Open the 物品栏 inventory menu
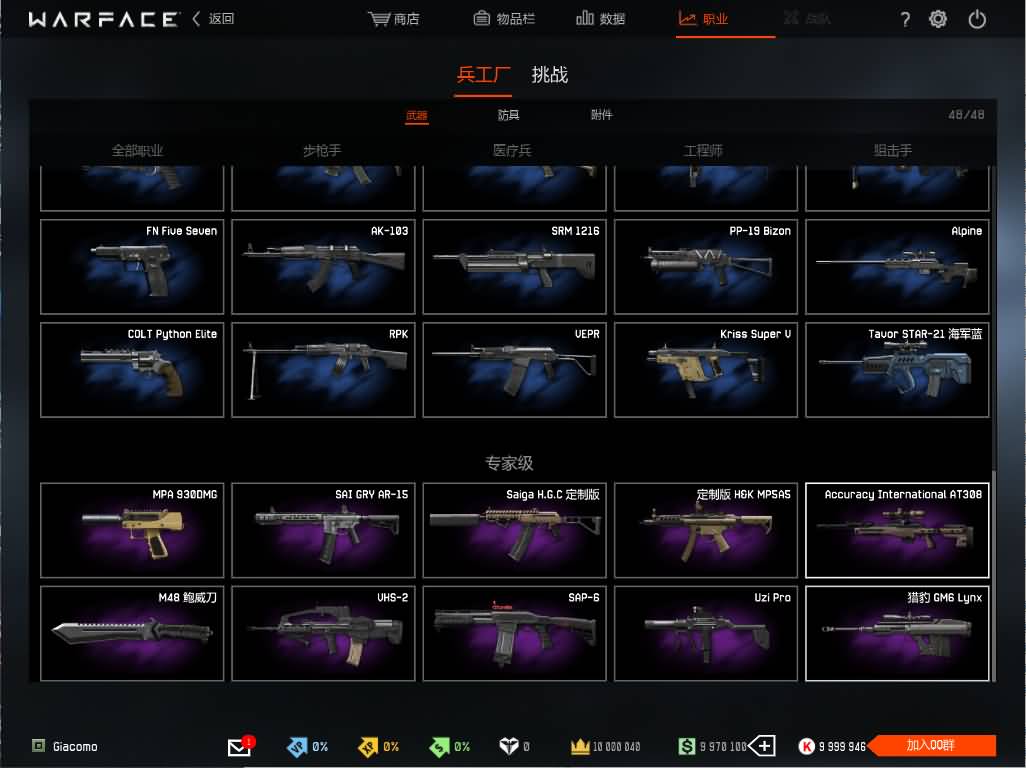 point(507,19)
